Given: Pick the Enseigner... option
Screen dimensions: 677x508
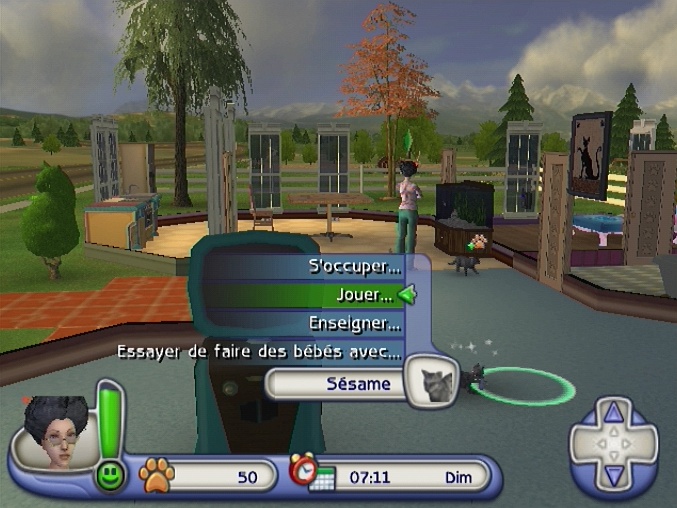Looking at the screenshot, I should click(x=355, y=324).
